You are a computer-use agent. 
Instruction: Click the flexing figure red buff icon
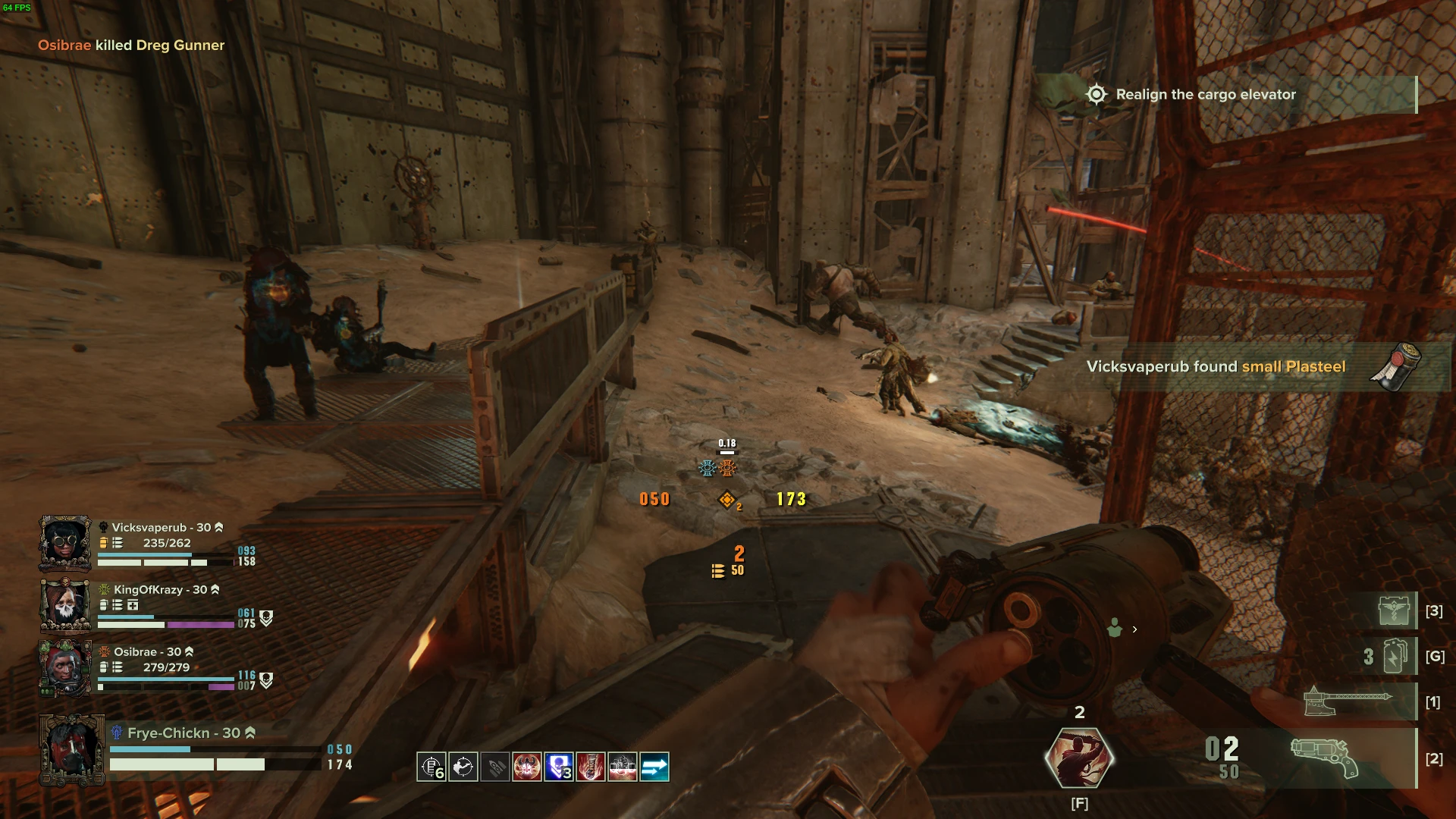coord(527,767)
